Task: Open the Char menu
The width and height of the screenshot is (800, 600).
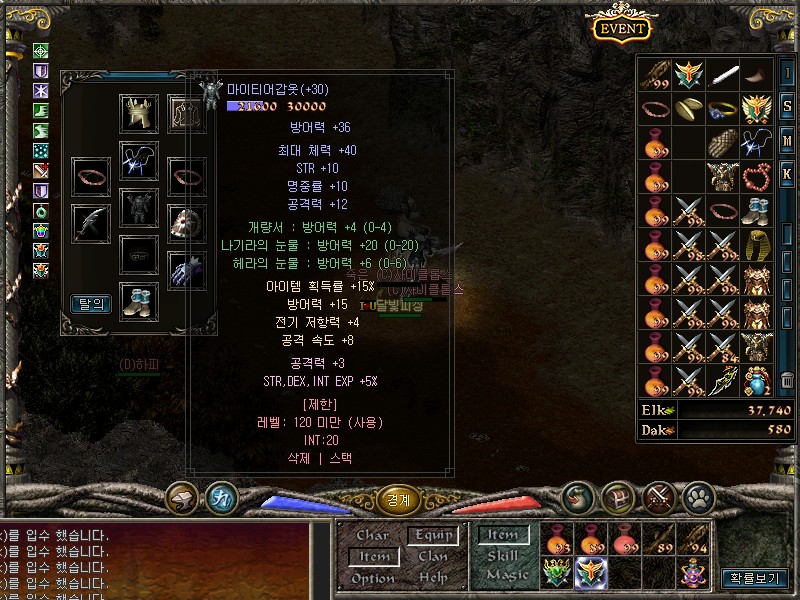Action: (x=372, y=536)
